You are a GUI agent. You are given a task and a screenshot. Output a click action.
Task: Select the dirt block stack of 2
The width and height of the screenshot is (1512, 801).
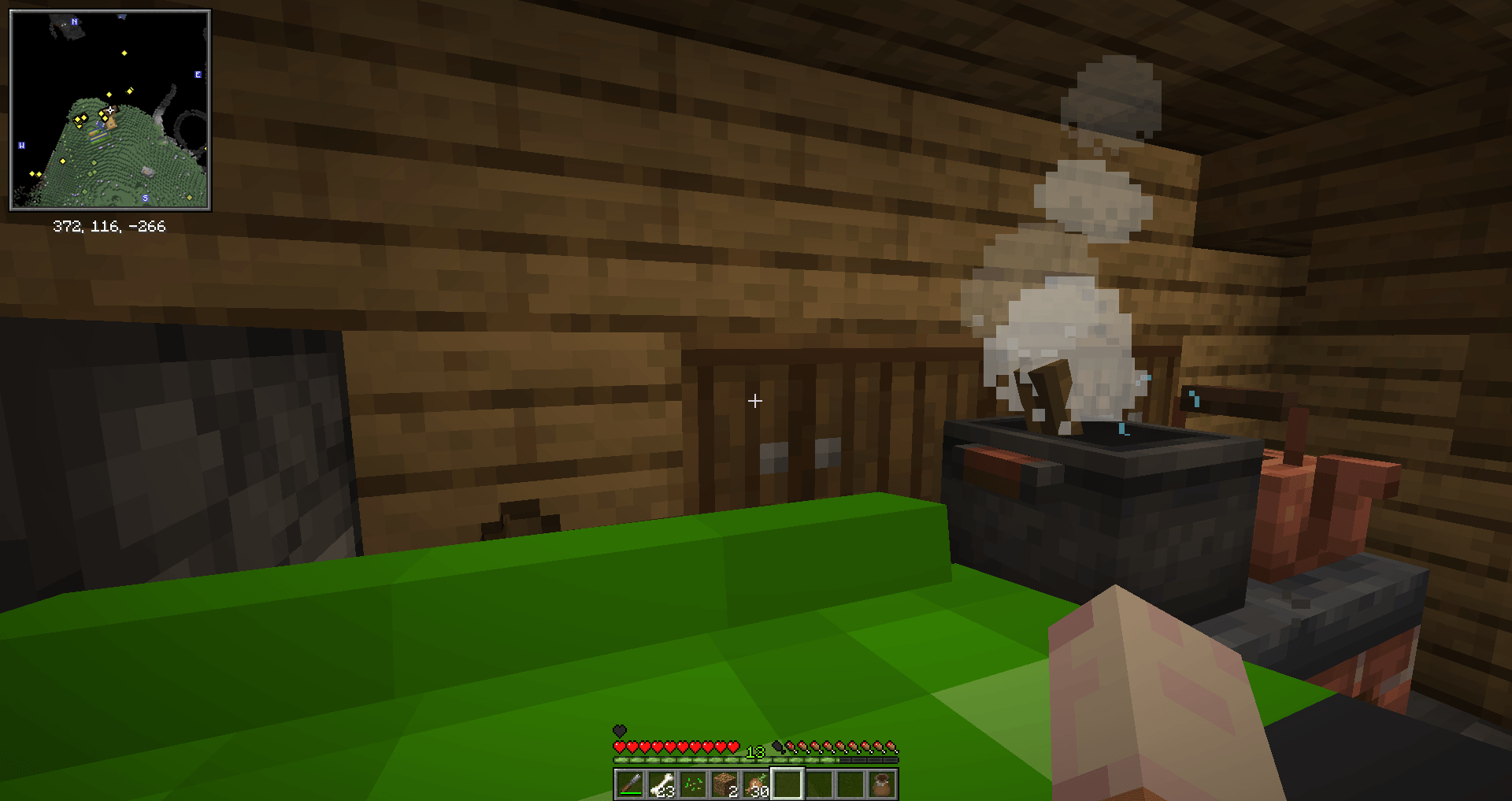tap(724, 782)
